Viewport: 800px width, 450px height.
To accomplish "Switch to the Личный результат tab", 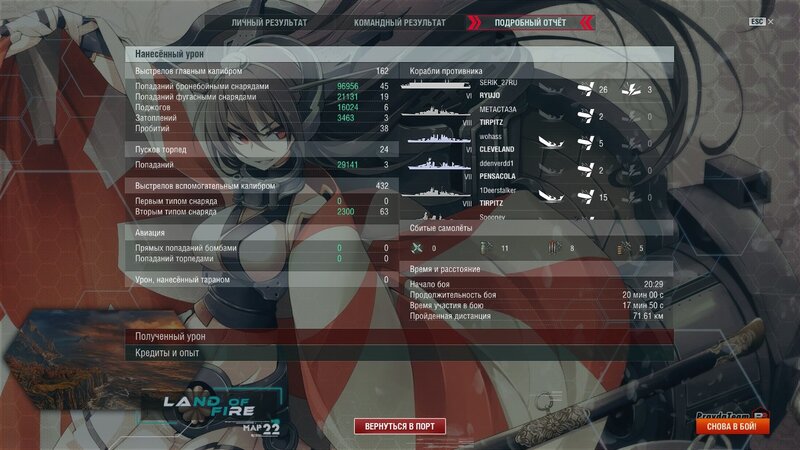I will [269, 22].
